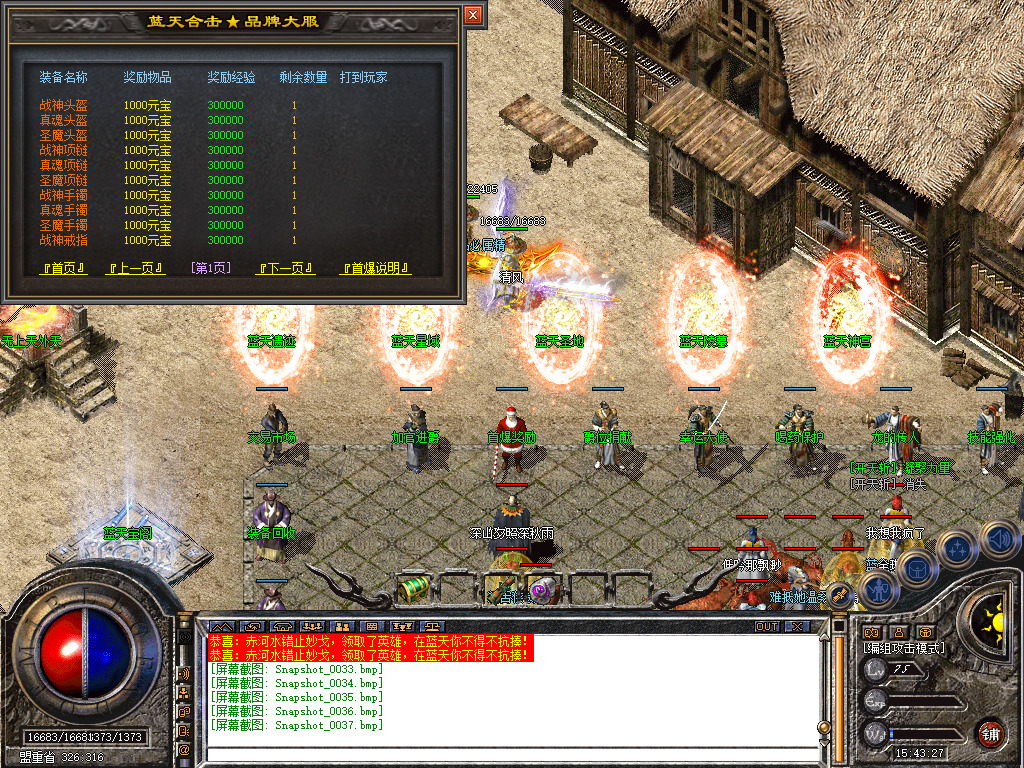The image size is (1024, 768).
Task: Click the @ chat side button
Action: (185, 749)
